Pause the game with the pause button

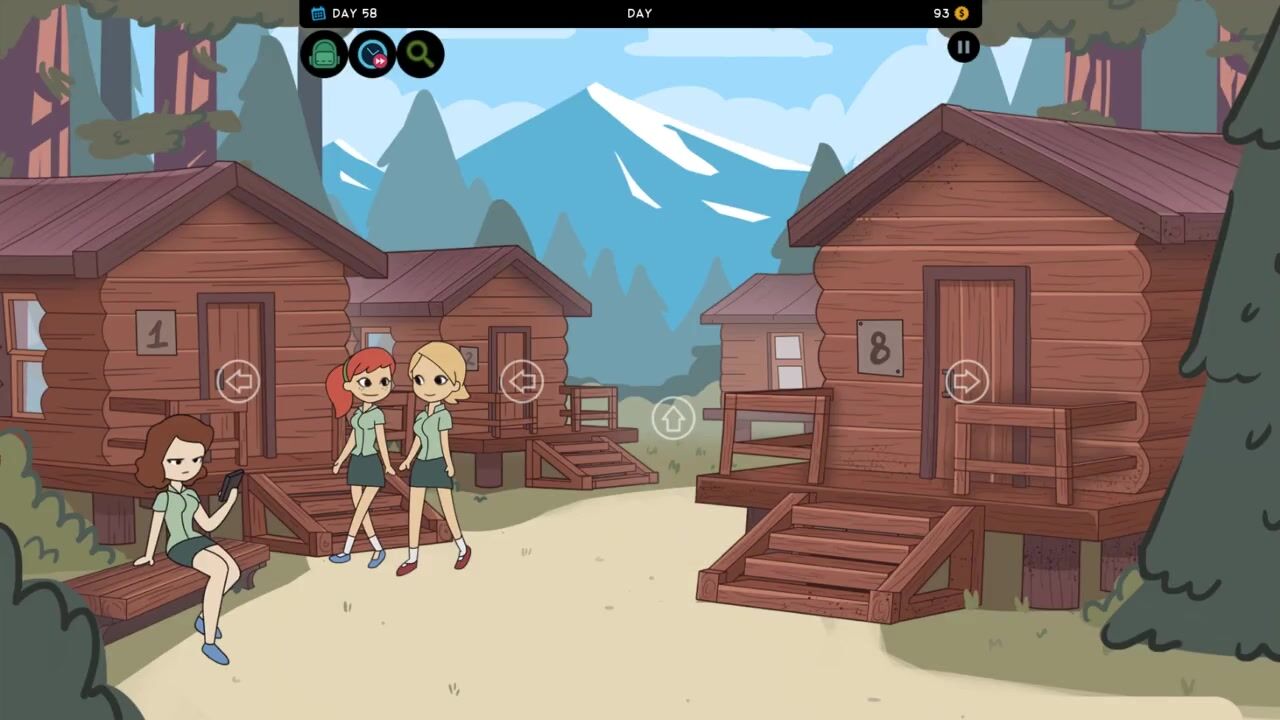[x=963, y=46]
